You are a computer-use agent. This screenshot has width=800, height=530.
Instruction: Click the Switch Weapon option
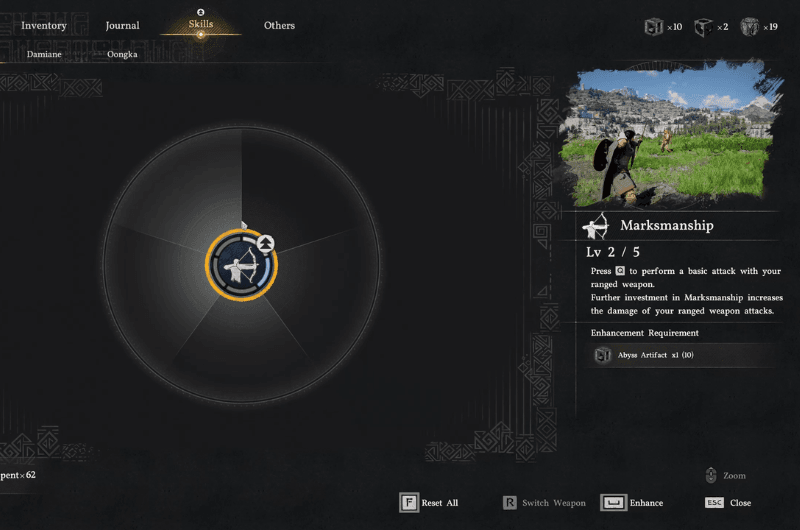(x=544, y=503)
